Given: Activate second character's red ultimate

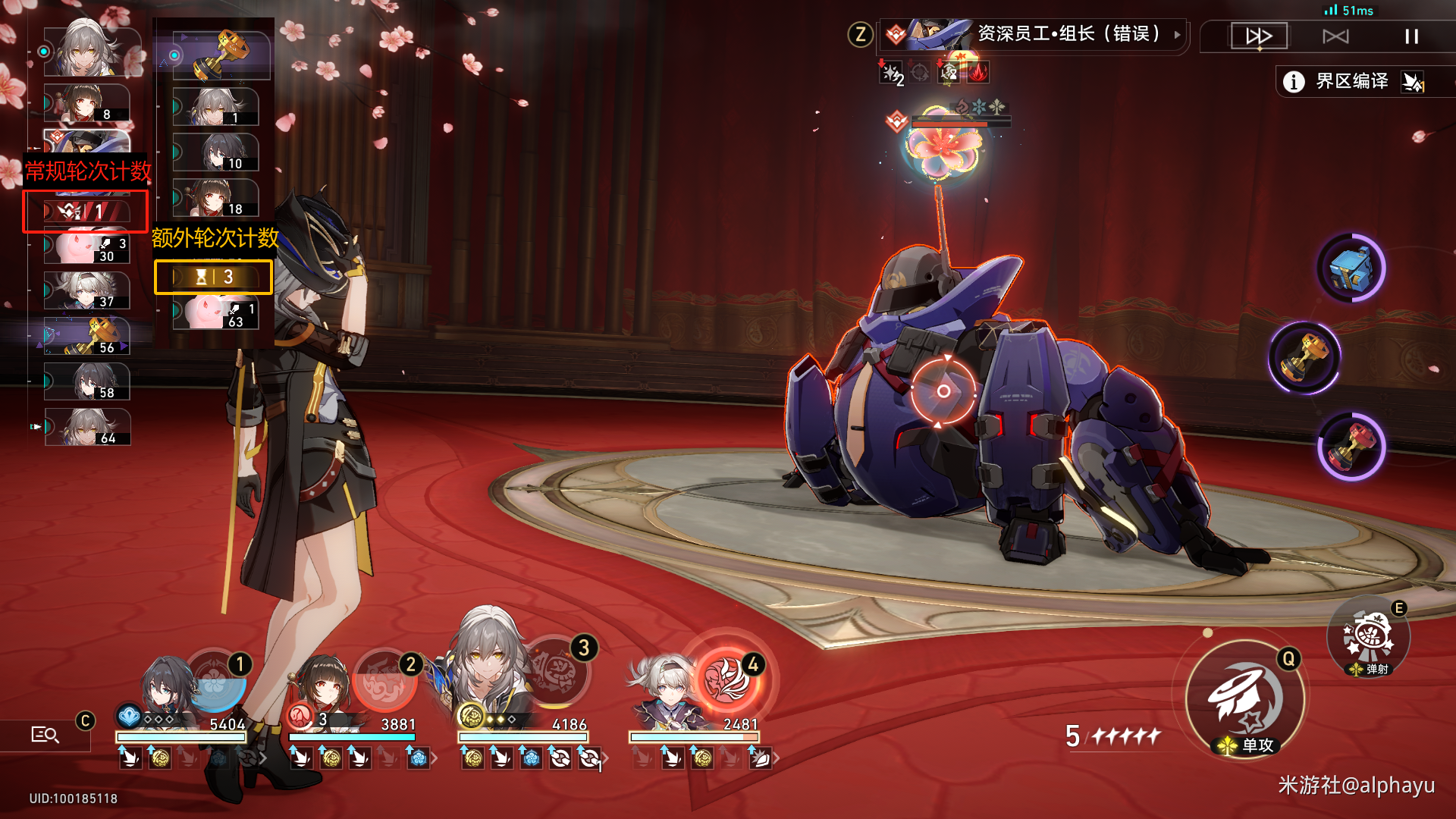Looking at the screenshot, I should tap(384, 680).
